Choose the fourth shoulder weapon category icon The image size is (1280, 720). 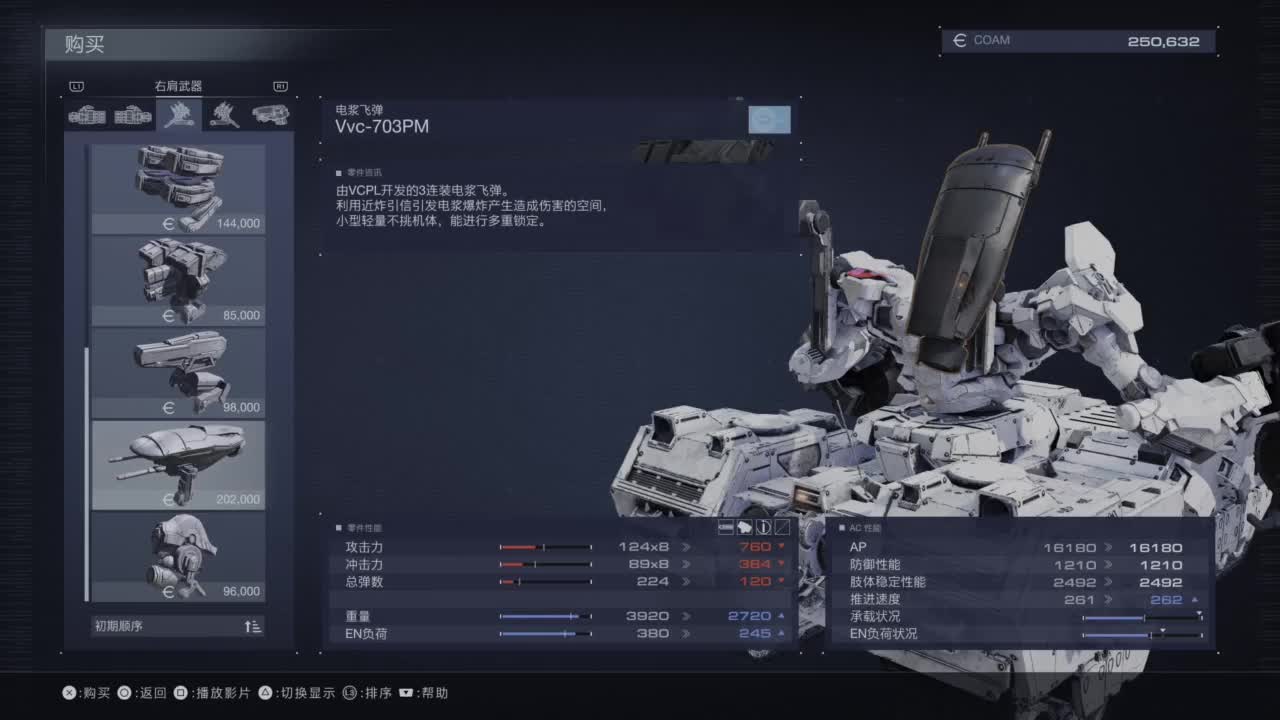(226, 115)
